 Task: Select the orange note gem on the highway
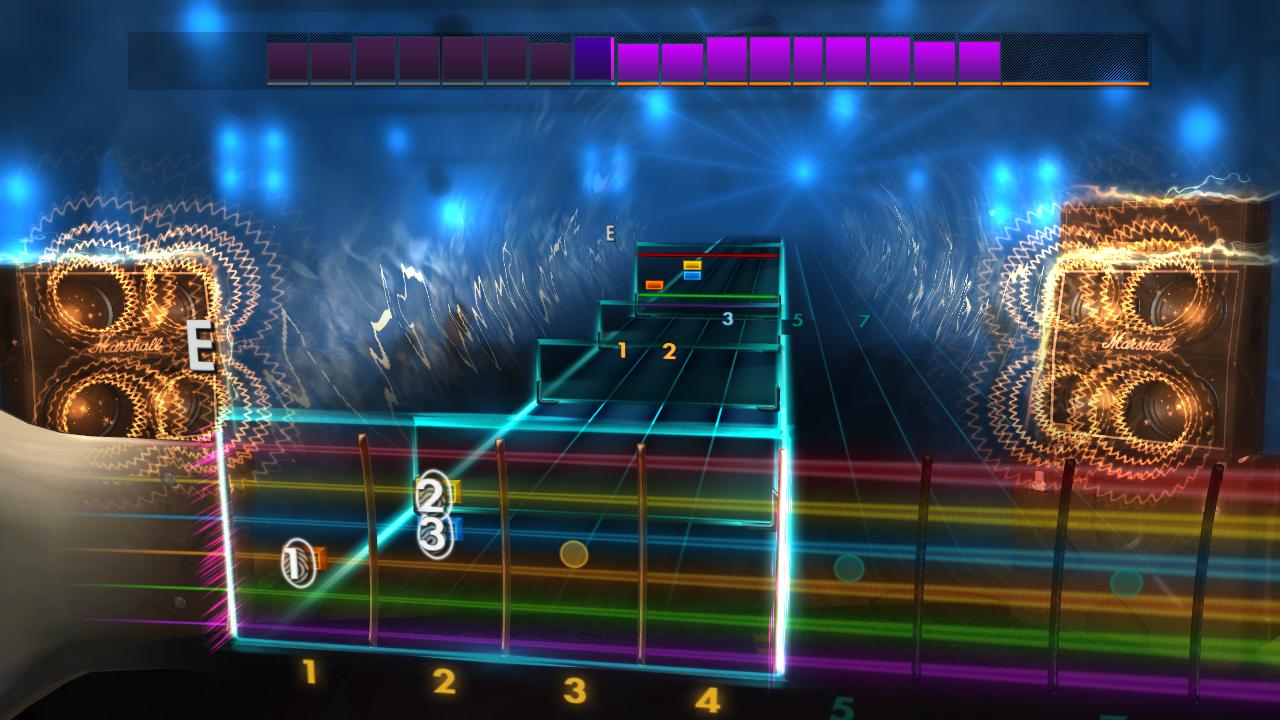pyautogui.click(x=654, y=284)
